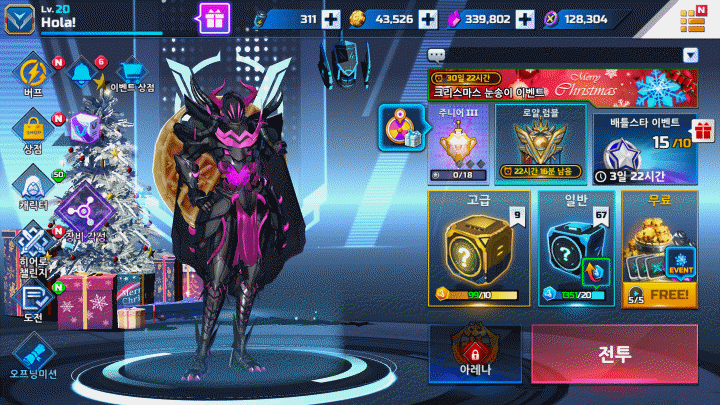720x405 pixels.
Task: Add more gold coins with plus button
Action: click(428, 19)
